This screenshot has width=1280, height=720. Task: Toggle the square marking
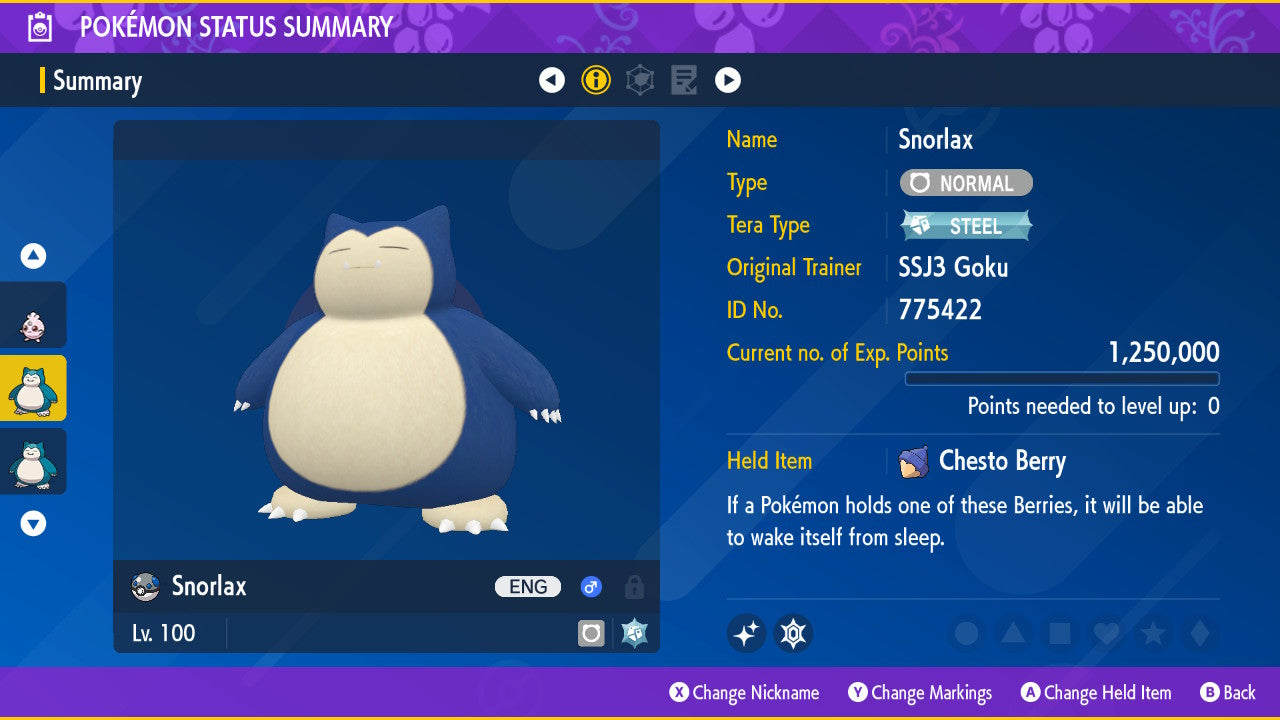[1059, 633]
